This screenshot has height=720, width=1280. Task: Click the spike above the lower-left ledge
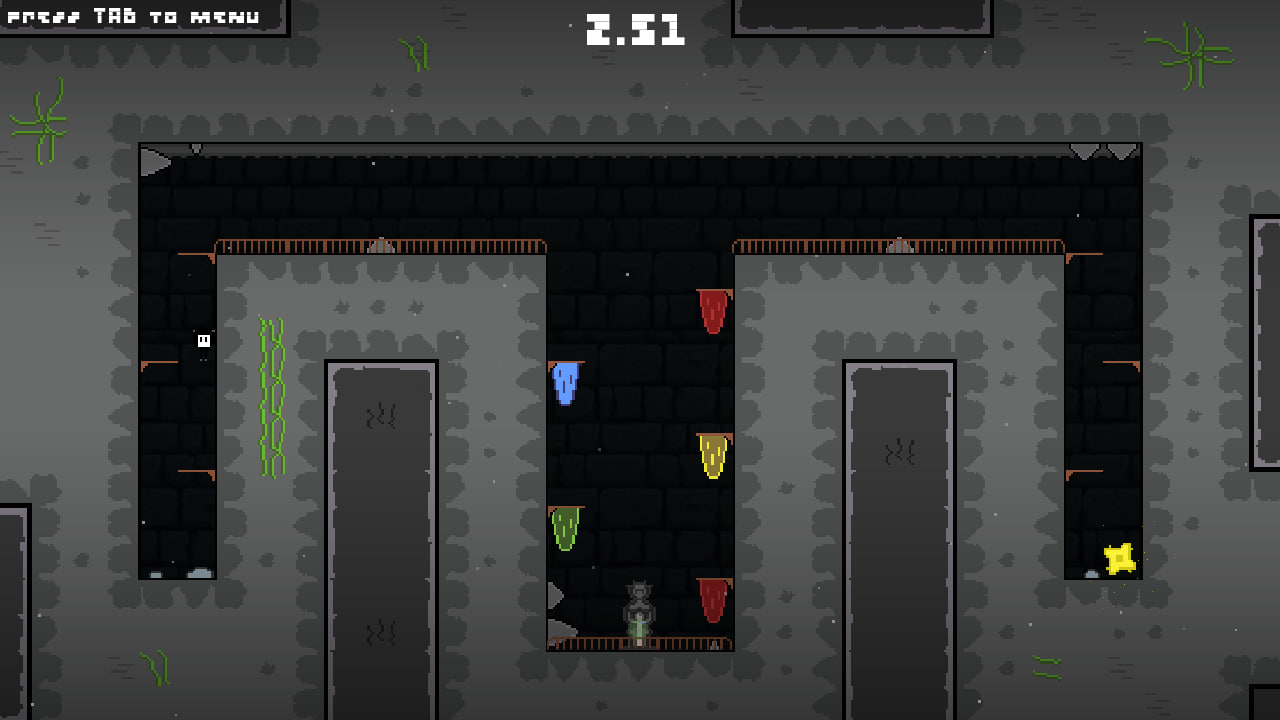click(x=557, y=597)
